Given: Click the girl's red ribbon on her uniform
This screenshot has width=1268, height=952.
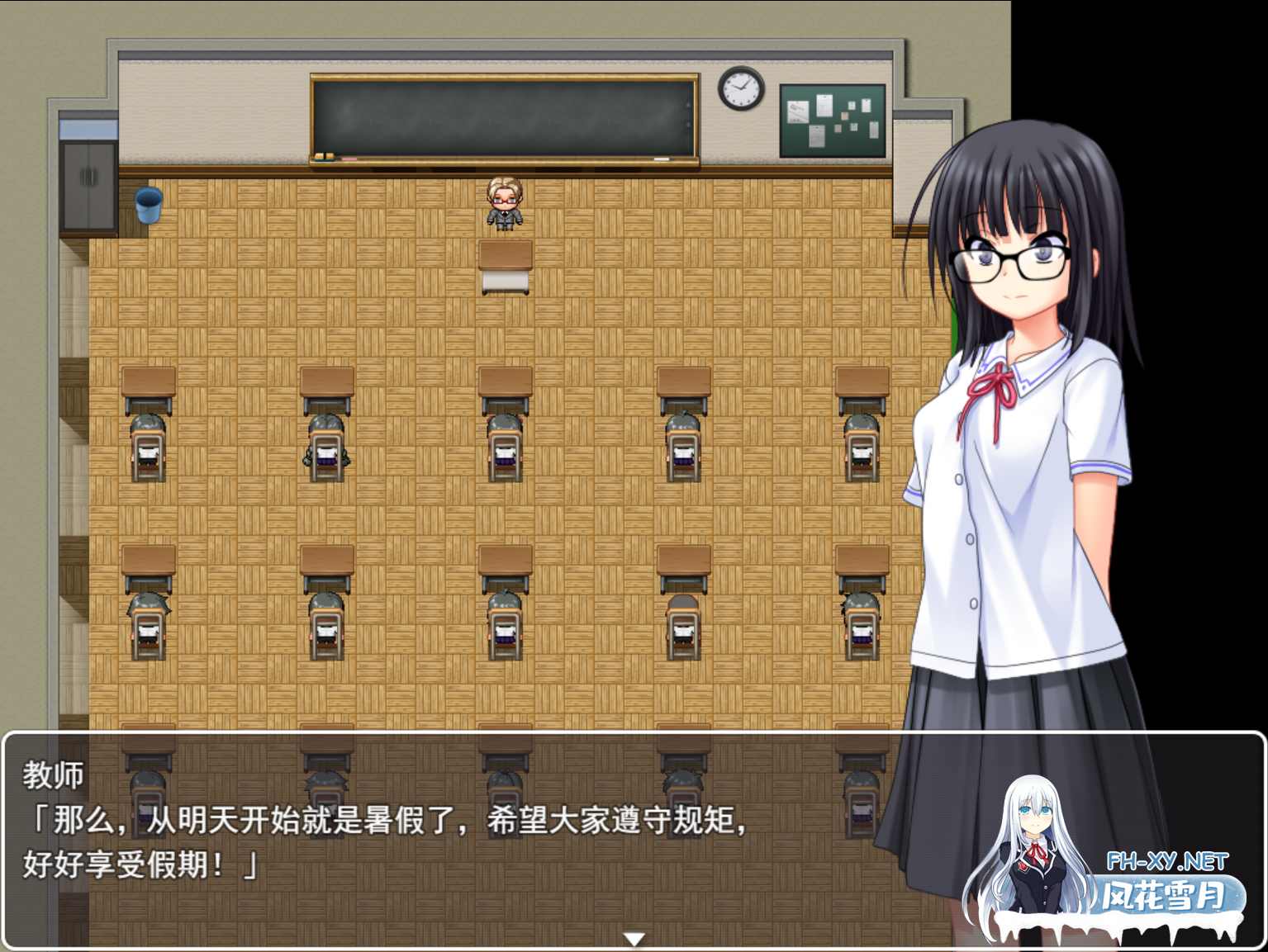Looking at the screenshot, I should (995, 388).
